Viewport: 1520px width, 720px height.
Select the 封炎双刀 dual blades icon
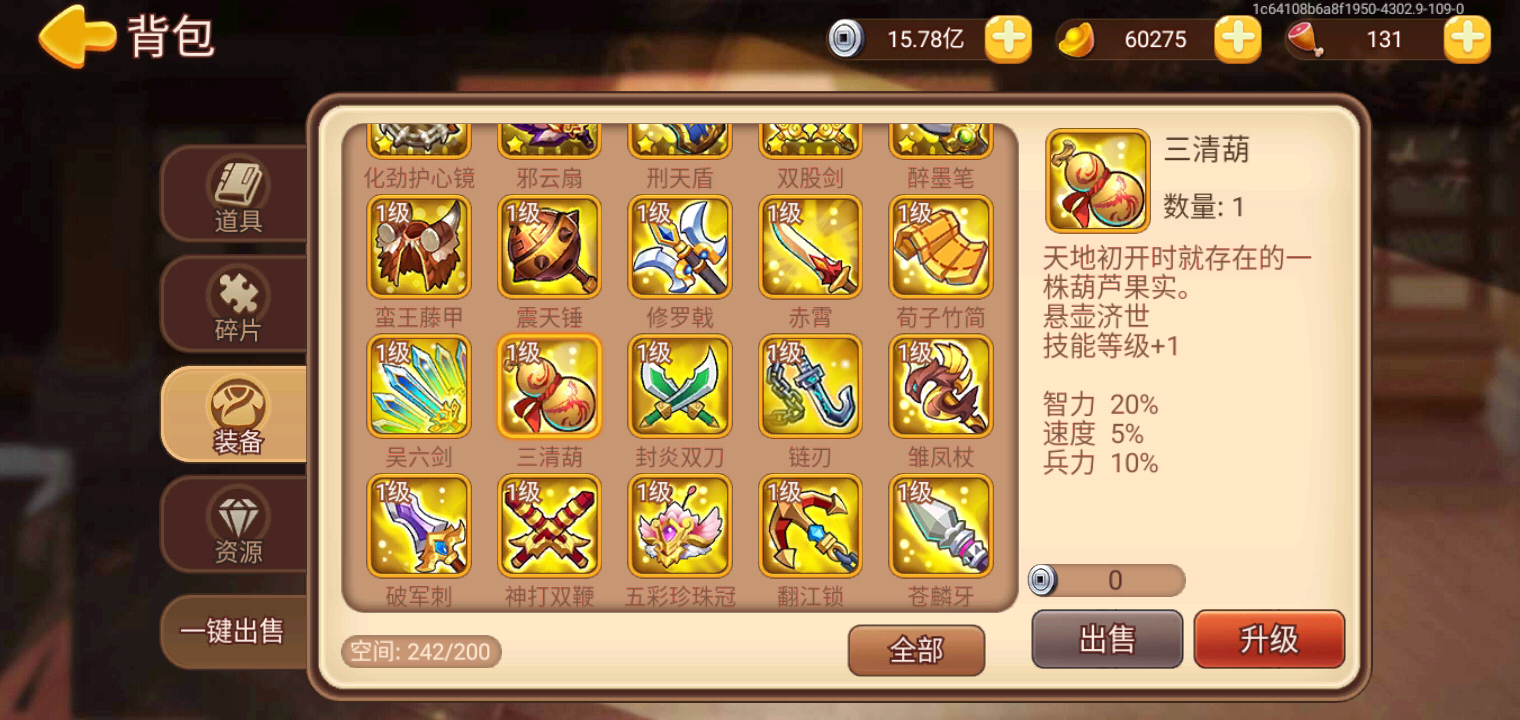point(679,385)
